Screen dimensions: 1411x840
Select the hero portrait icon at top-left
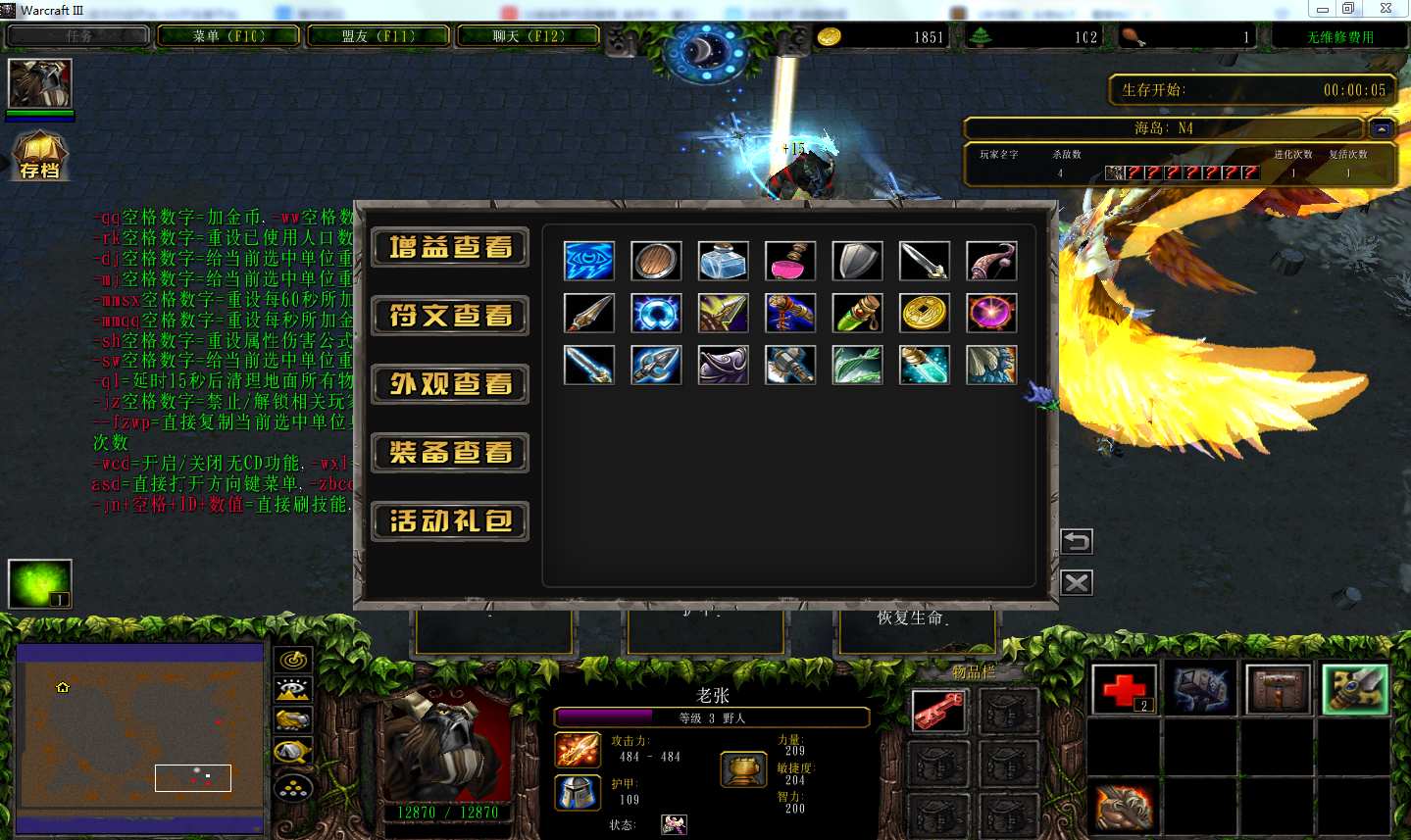point(40,83)
